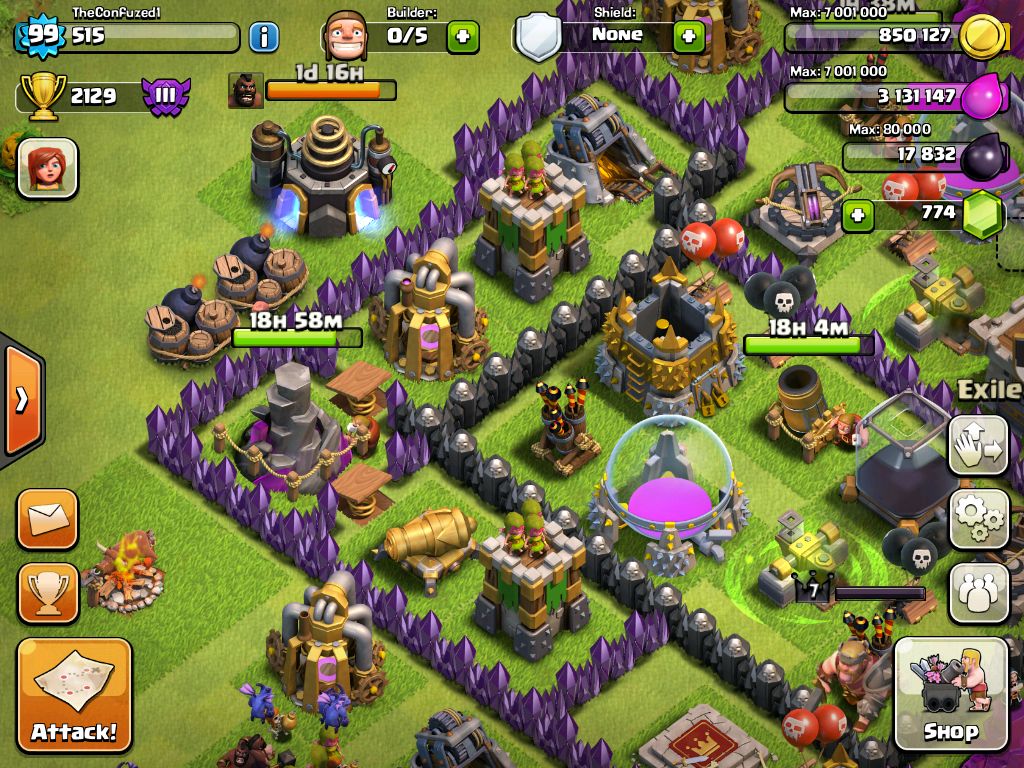Select the hero portrait next to timer

[245, 90]
